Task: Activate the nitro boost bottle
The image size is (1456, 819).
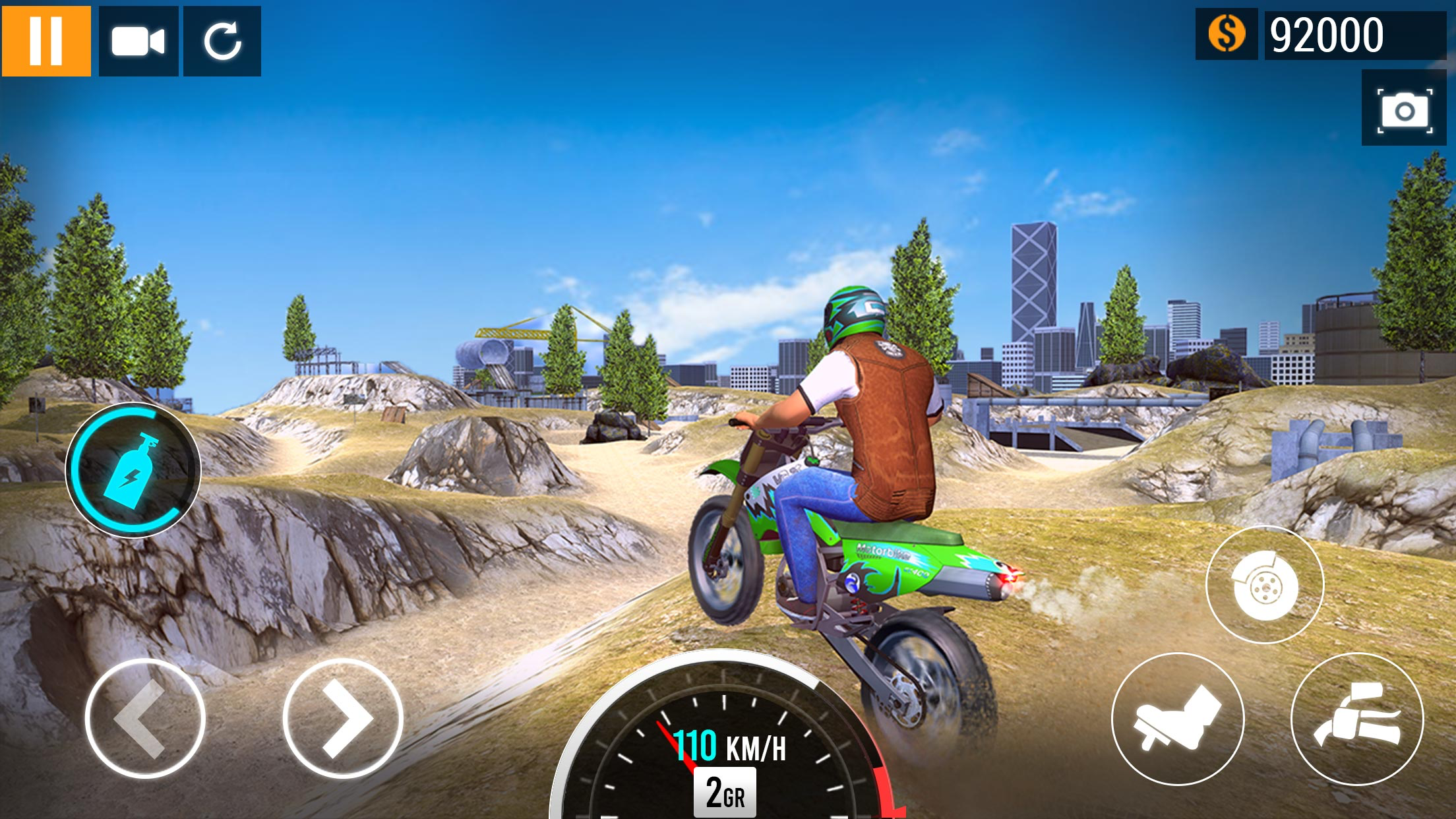Action: pos(133,470)
